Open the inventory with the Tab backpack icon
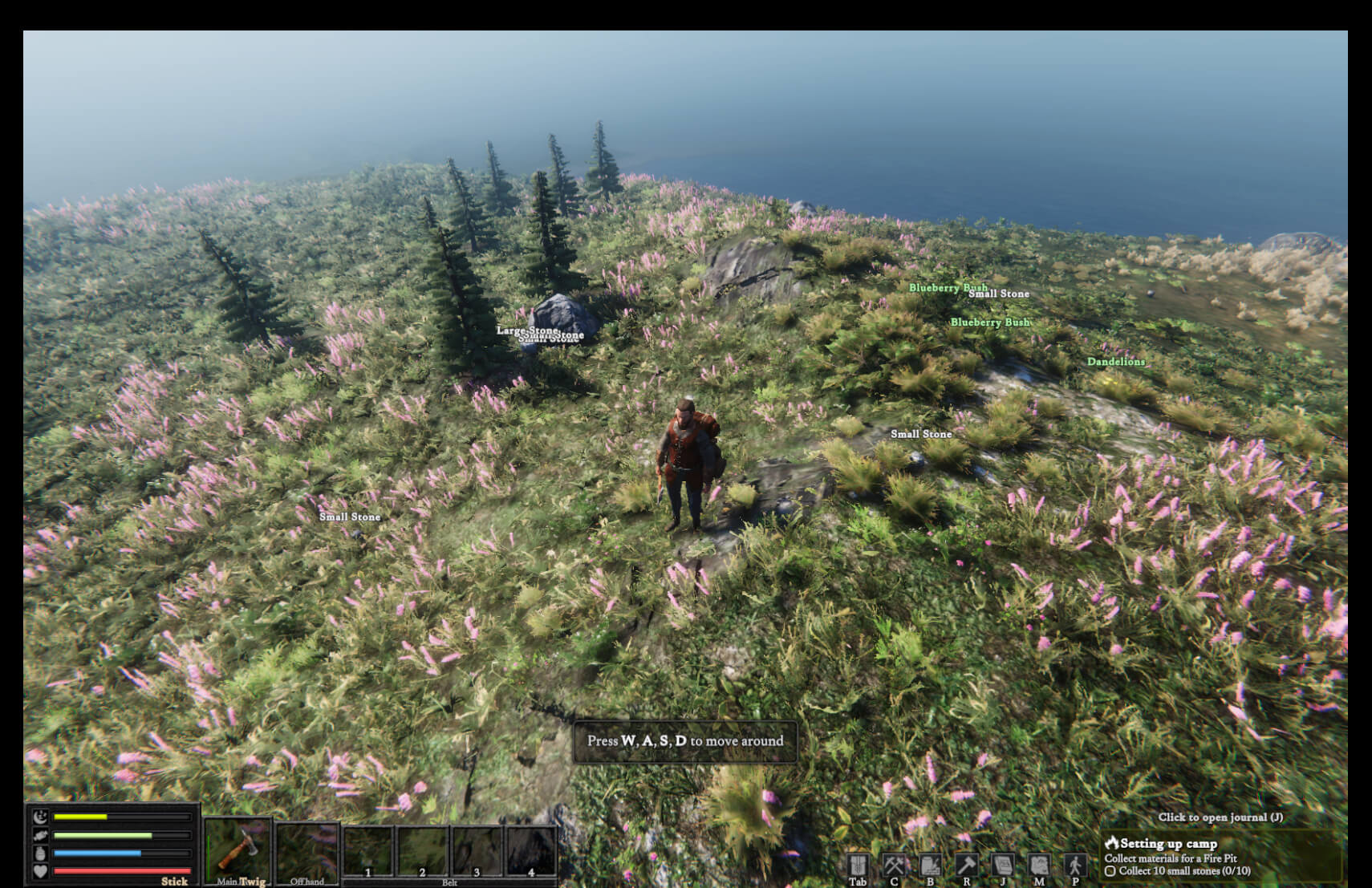Screen dimensions: 1372x888 [x=859, y=864]
